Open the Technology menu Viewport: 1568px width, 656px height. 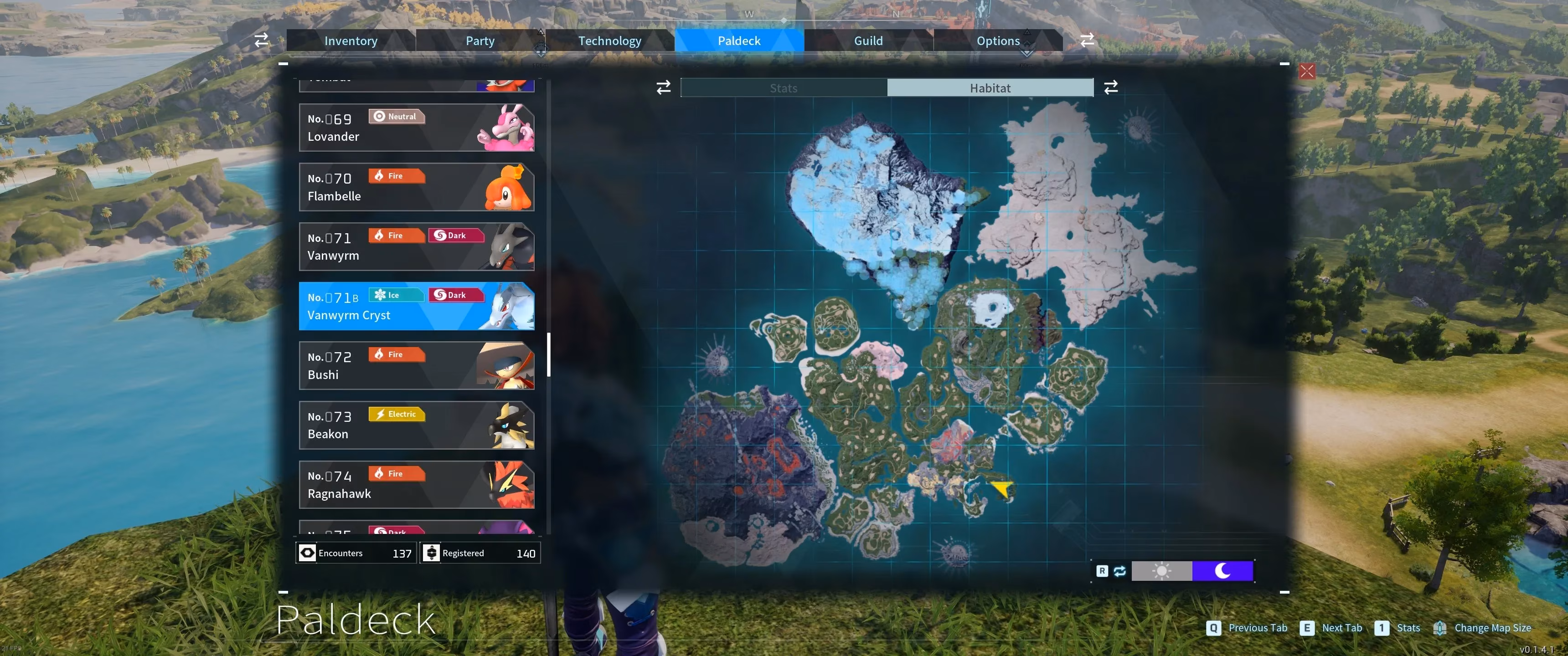[609, 40]
